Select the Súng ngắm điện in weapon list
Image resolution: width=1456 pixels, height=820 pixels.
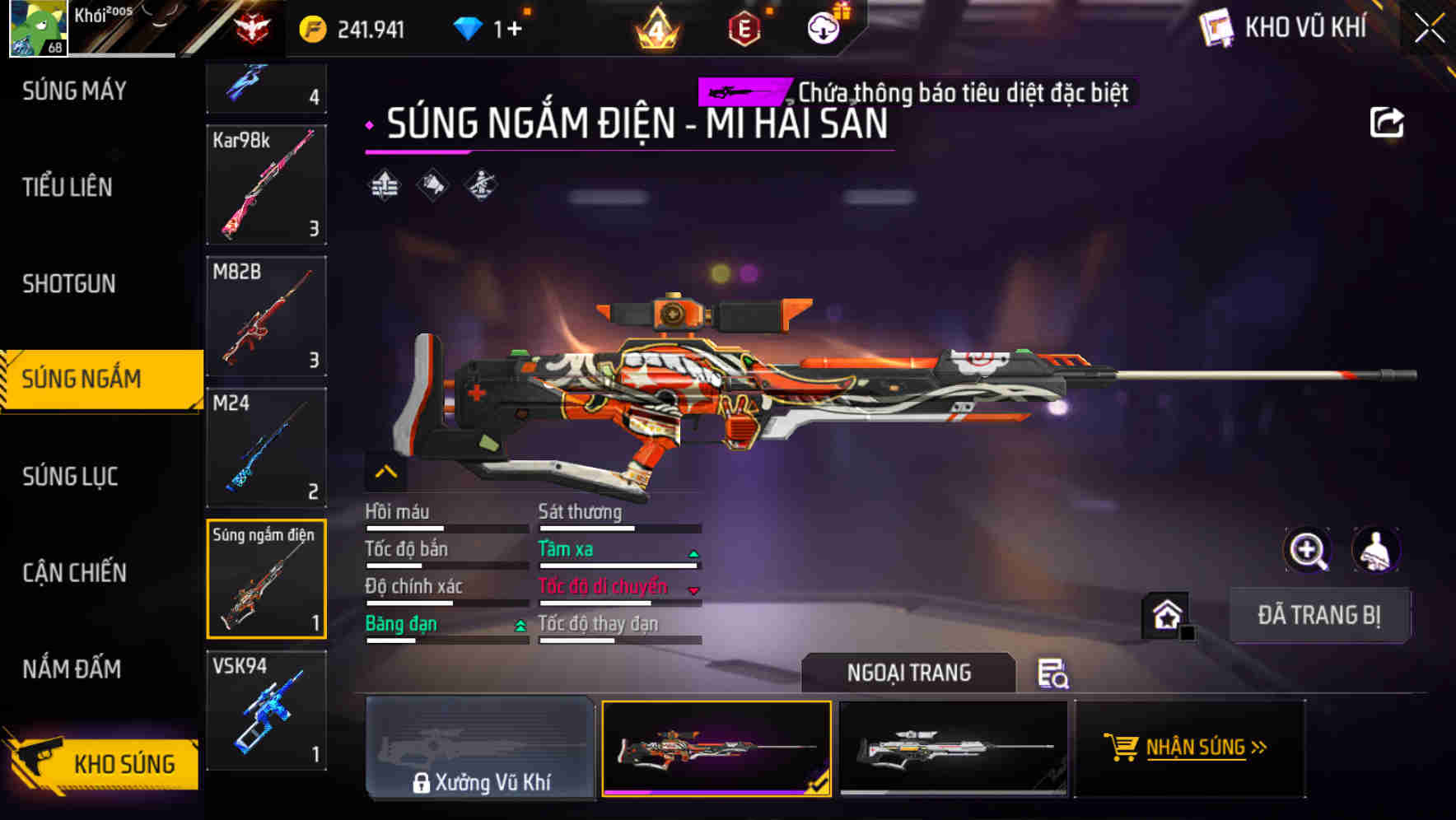265,576
